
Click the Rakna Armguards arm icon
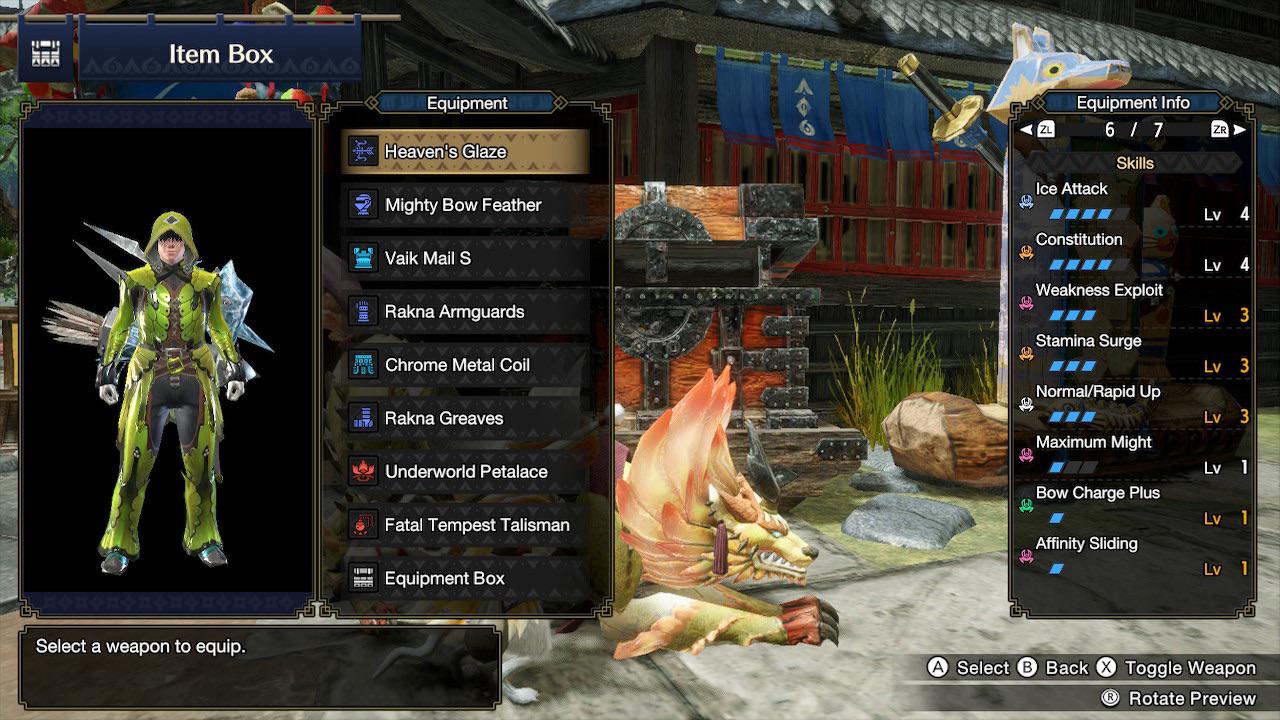[364, 311]
